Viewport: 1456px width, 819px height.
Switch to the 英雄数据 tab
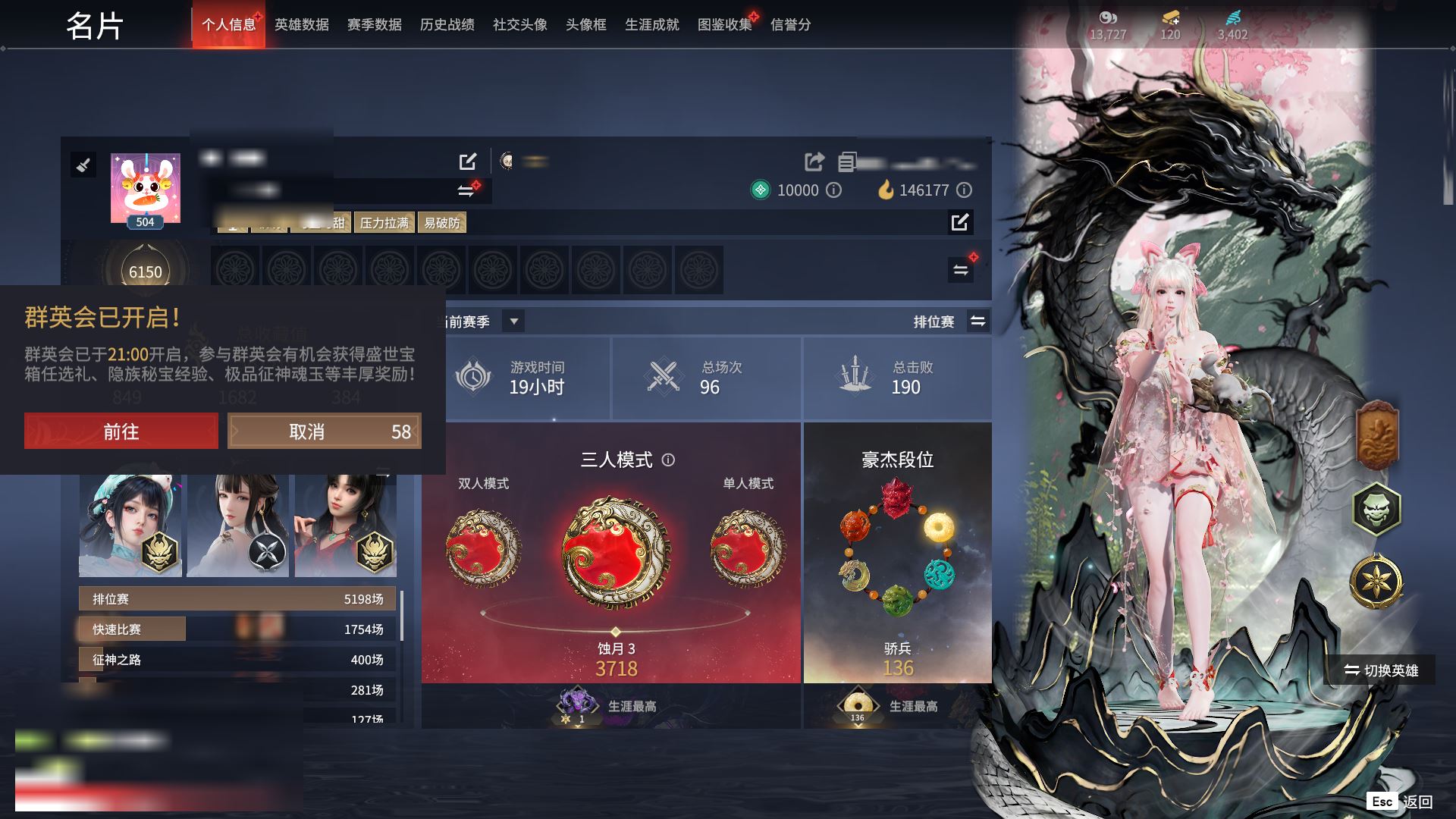pyautogui.click(x=301, y=25)
